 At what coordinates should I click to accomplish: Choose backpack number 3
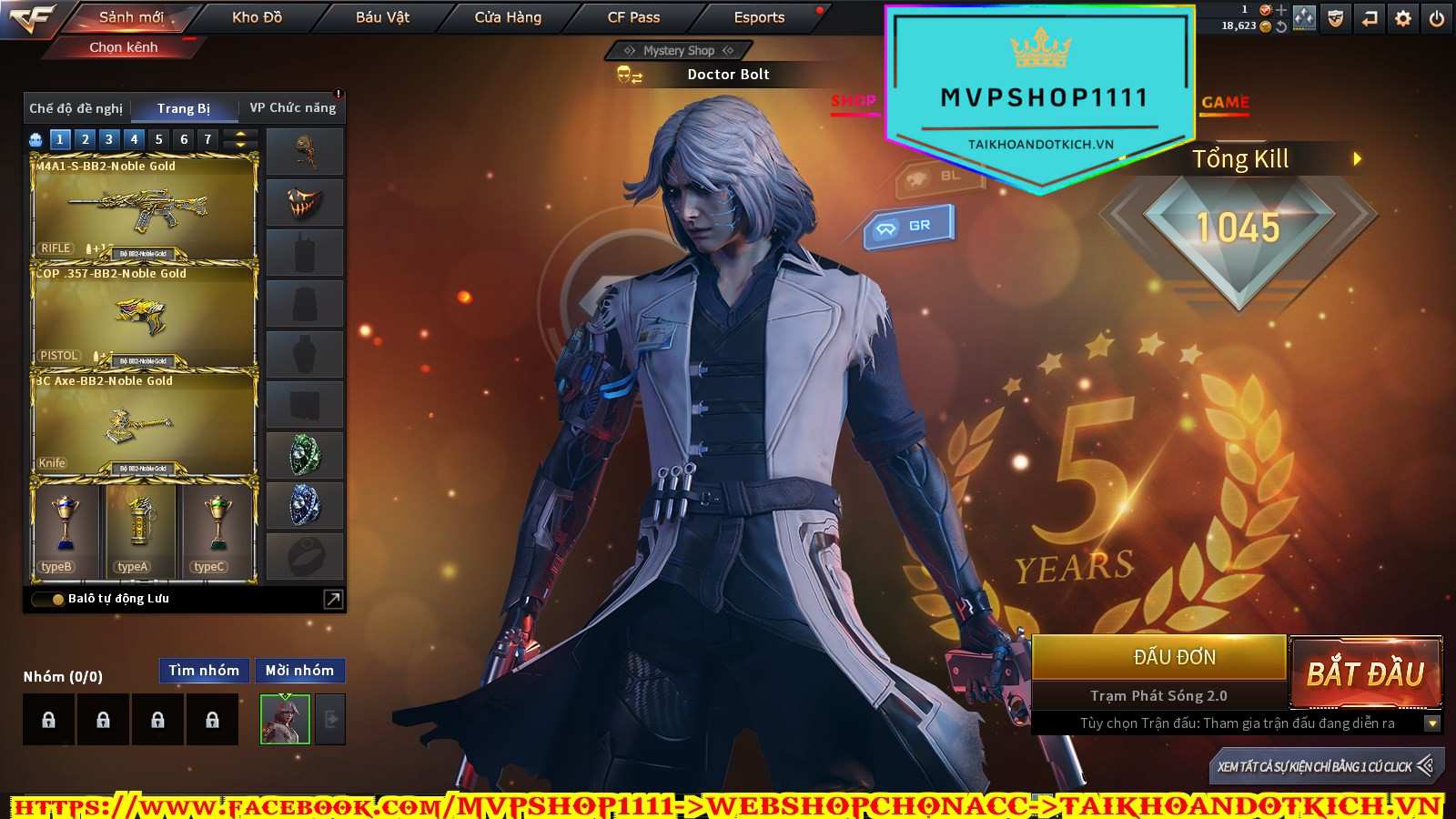pyautogui.click(x=109, y=139)
